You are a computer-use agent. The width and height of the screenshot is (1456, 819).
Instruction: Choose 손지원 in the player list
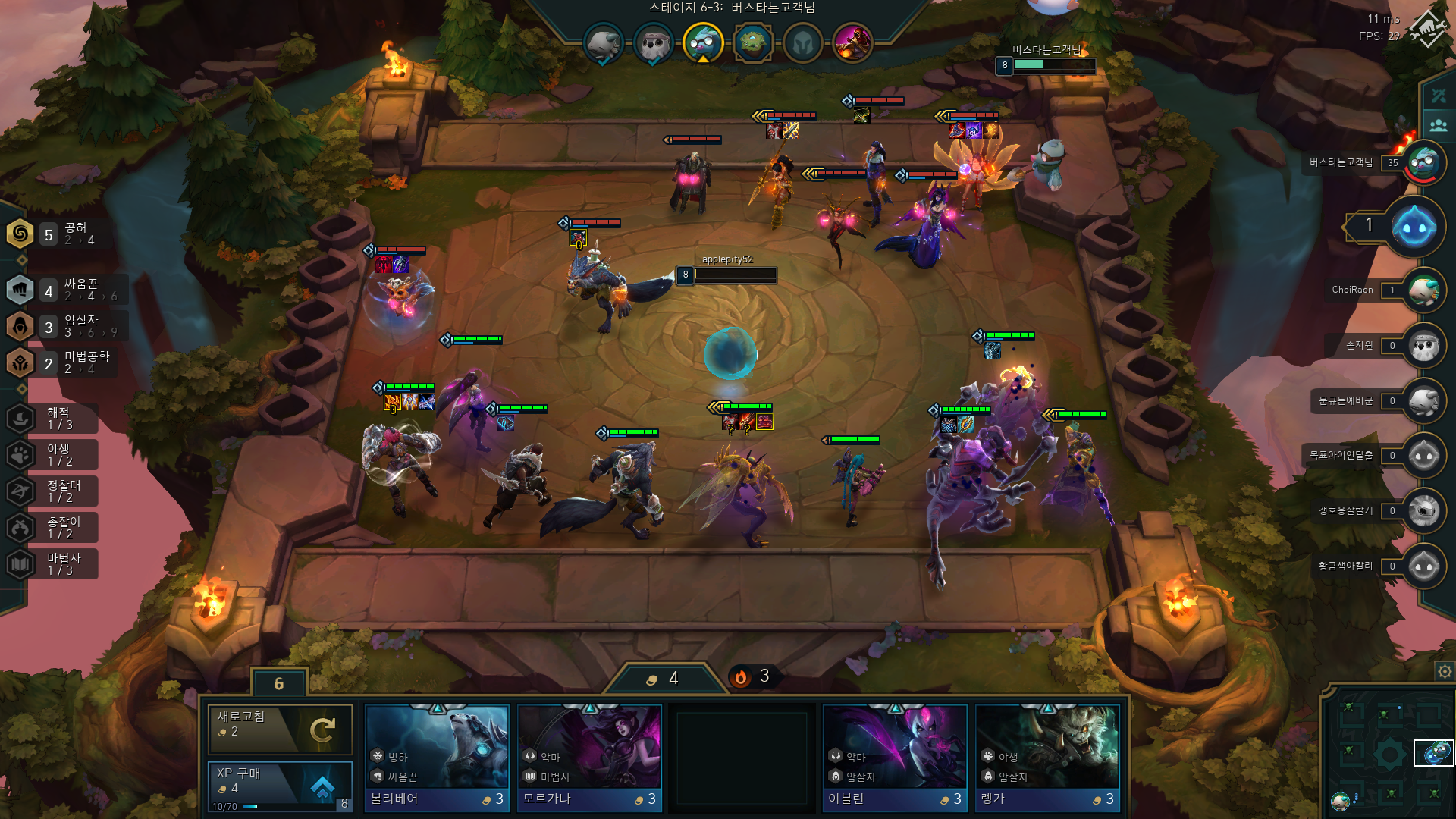[x=1423, y=346]
